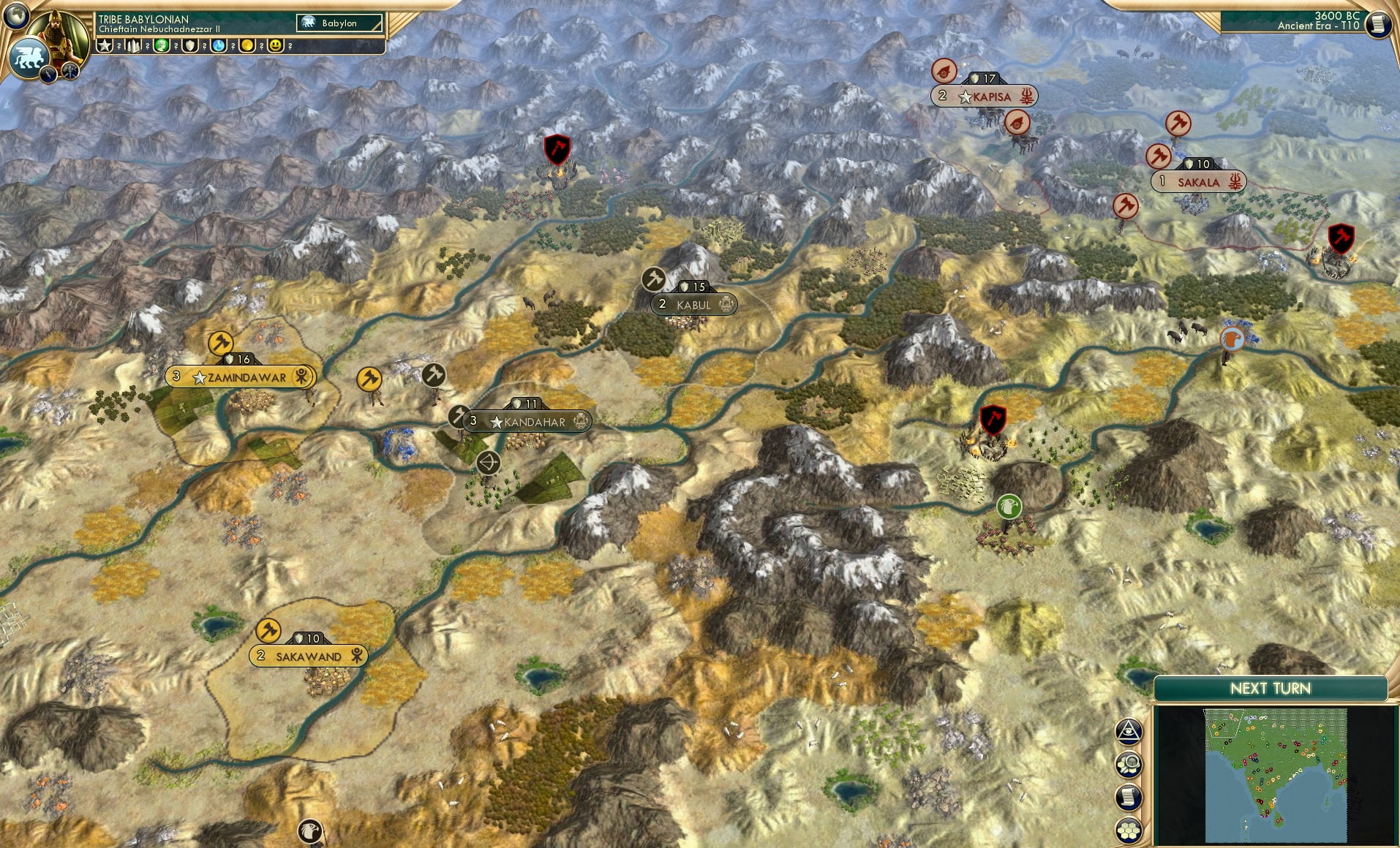
Task: Select the archer unit below Kandahar
Action: pos(487,463)
